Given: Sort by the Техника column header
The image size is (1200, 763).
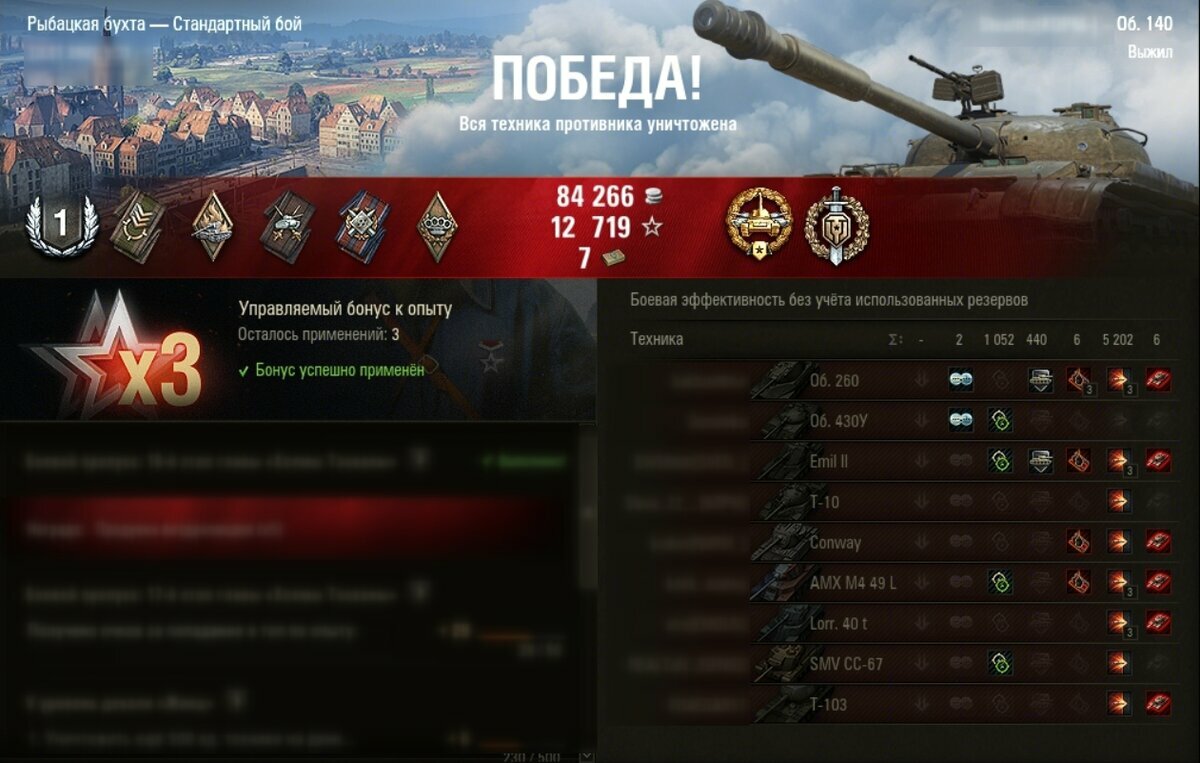Looking at the screenshot, I should (x=656, y=339).
